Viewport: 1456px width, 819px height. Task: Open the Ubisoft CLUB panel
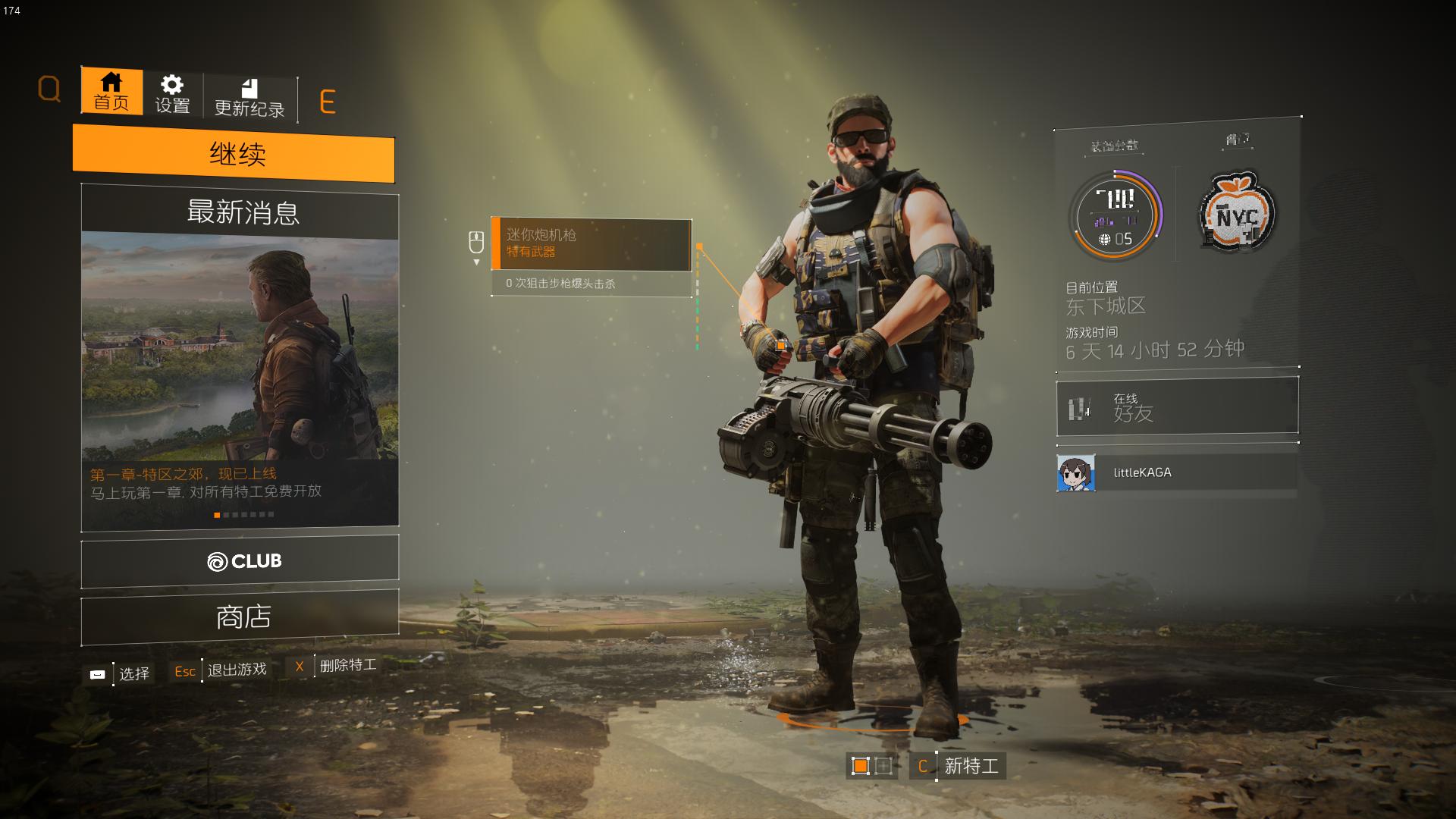tap(240, 561)
